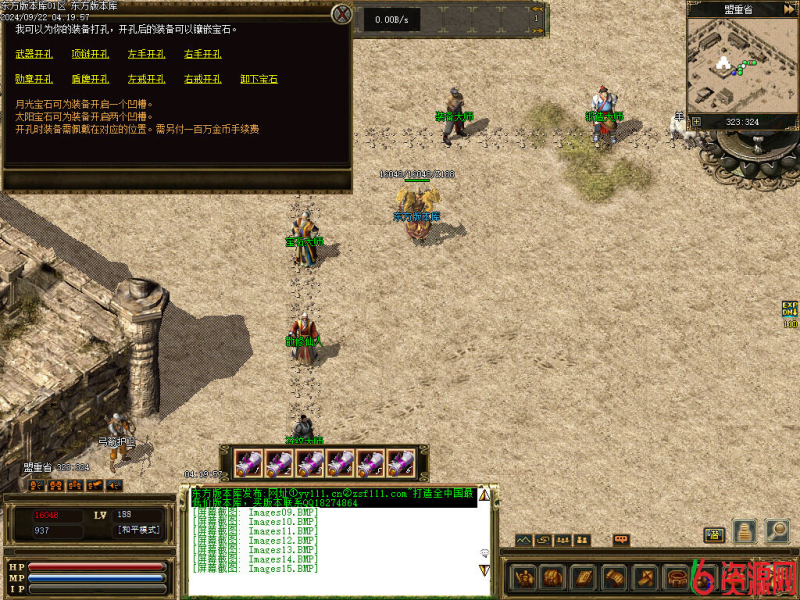This screenshot has height=600, width=800.
Task: Click the 和平模式 attack mode label
Action: pos(138,530)
